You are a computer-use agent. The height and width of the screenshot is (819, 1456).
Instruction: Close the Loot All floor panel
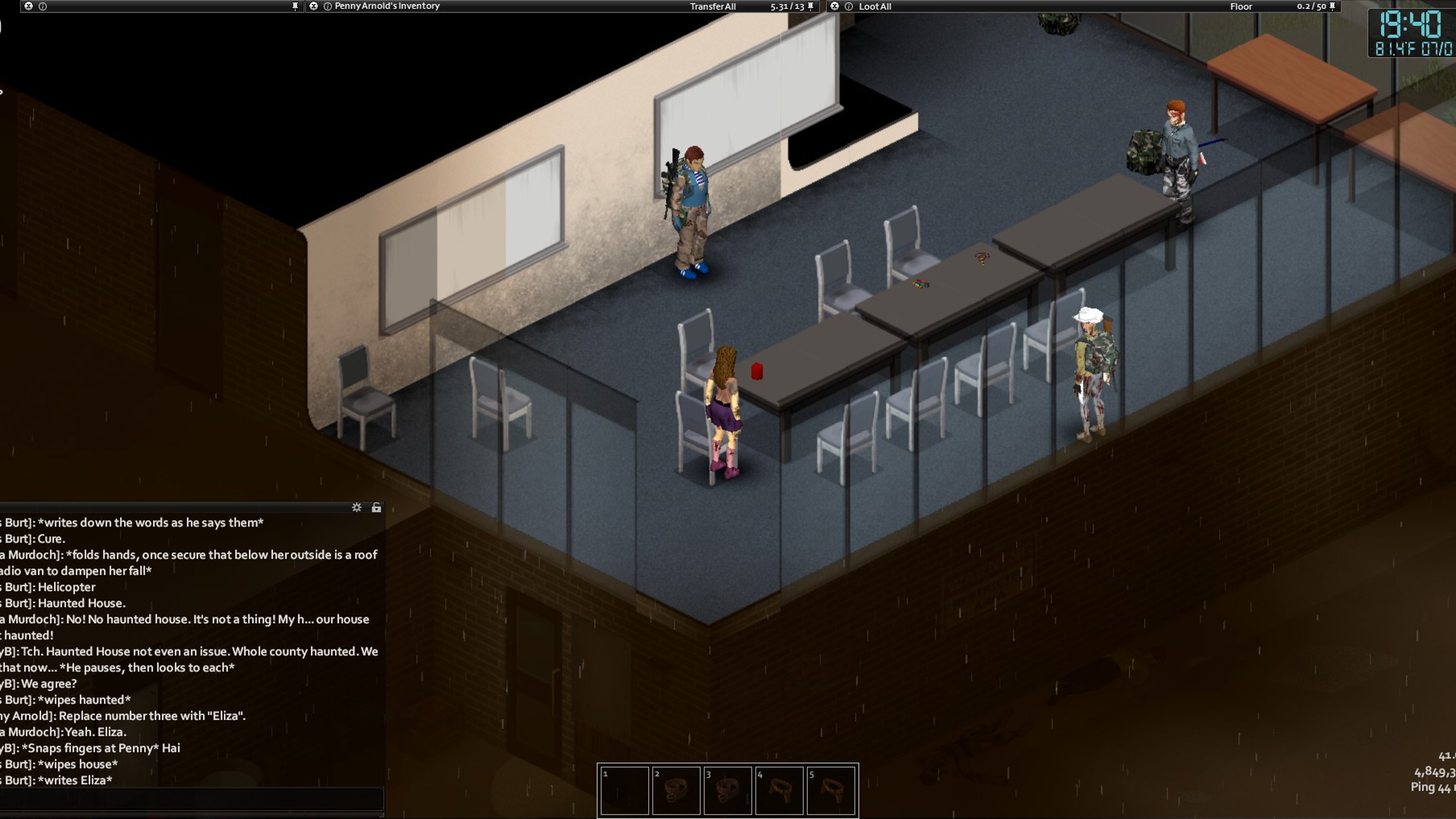click(x=834, y=6)
